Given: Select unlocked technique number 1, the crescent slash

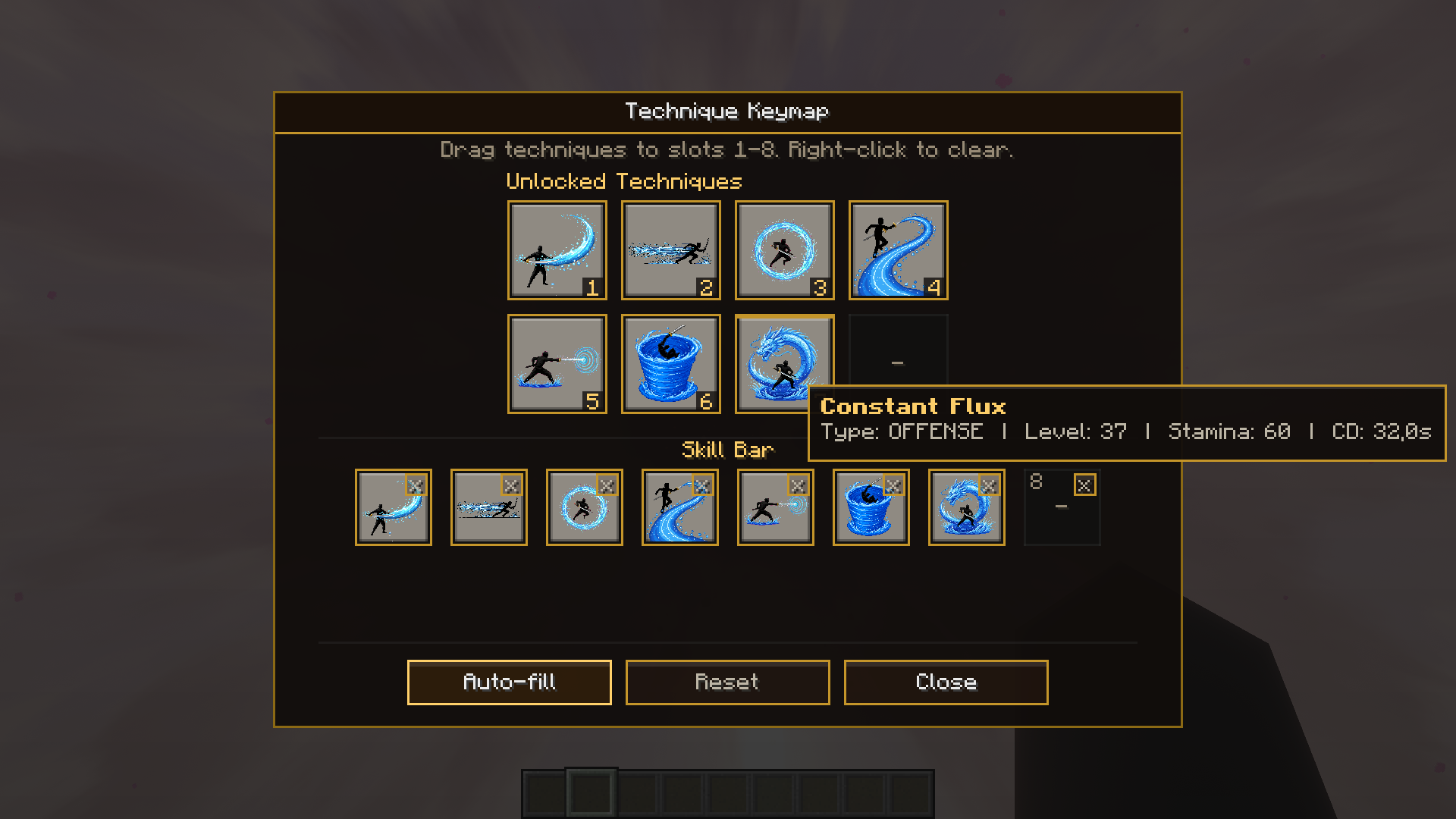Looking at the screenshot, I should pyautogui.click(x=557, y=249).
